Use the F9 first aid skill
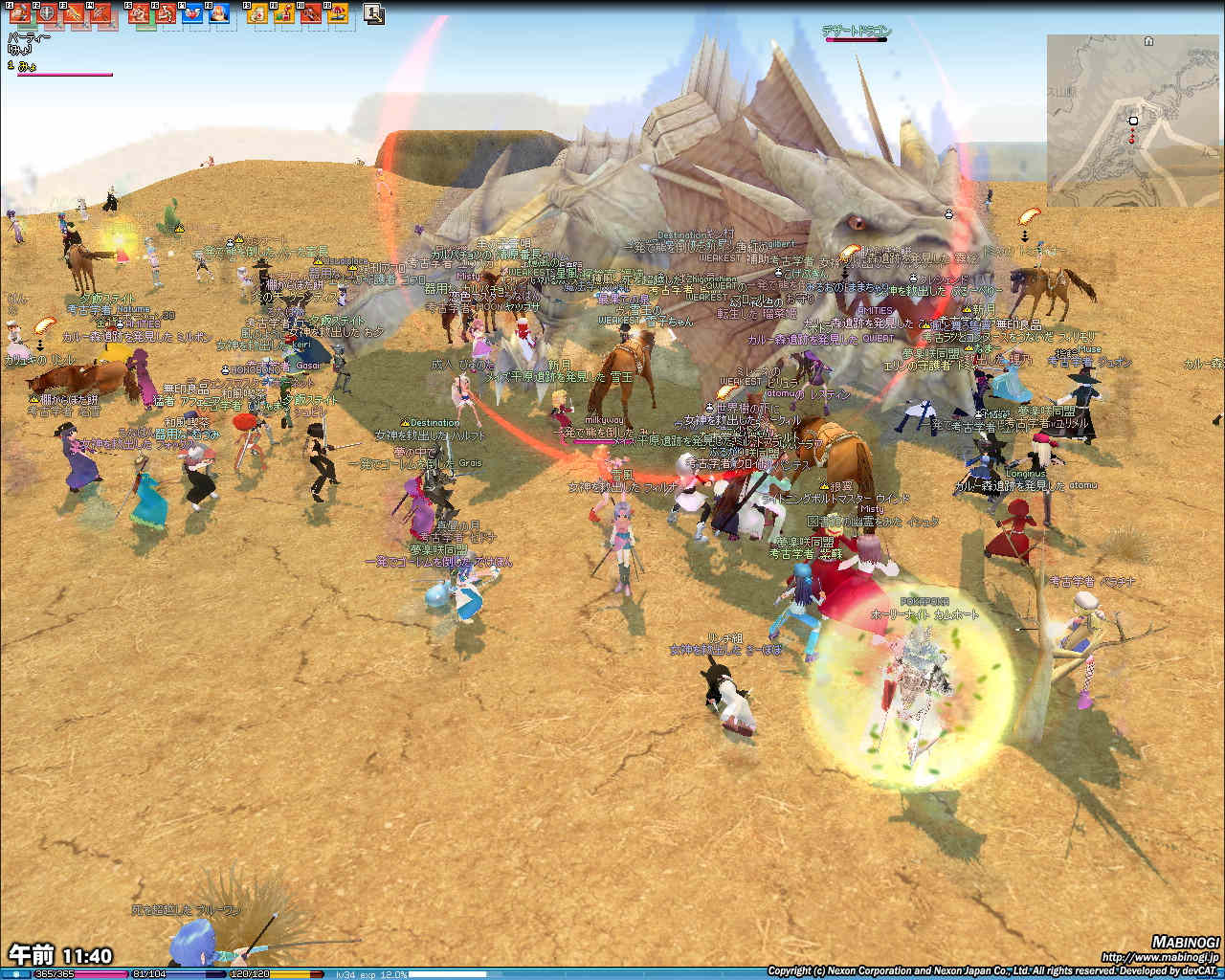1225x980 pixels. [x=257, y=13]
